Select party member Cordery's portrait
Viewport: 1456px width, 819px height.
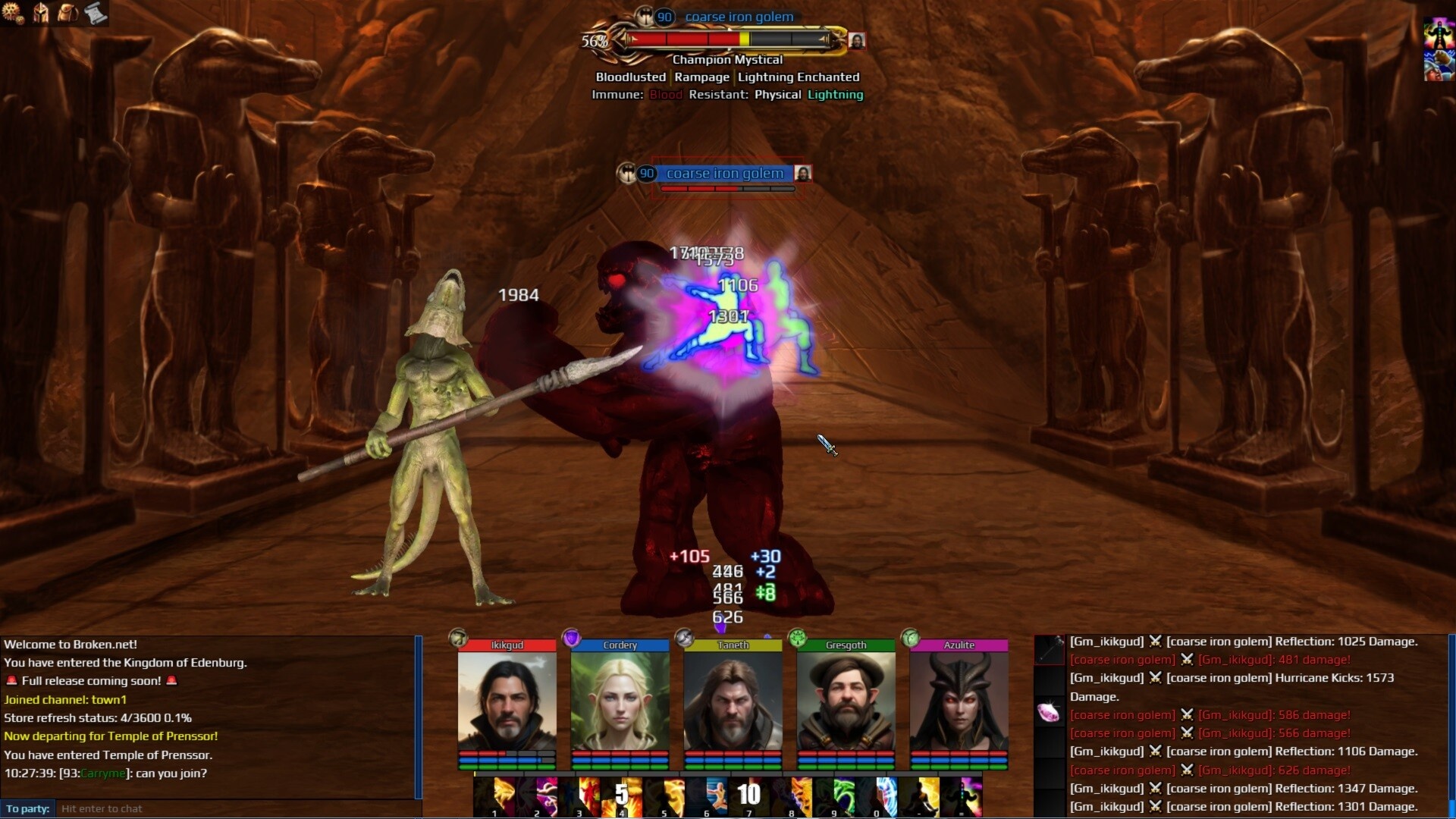coord(620,701)
